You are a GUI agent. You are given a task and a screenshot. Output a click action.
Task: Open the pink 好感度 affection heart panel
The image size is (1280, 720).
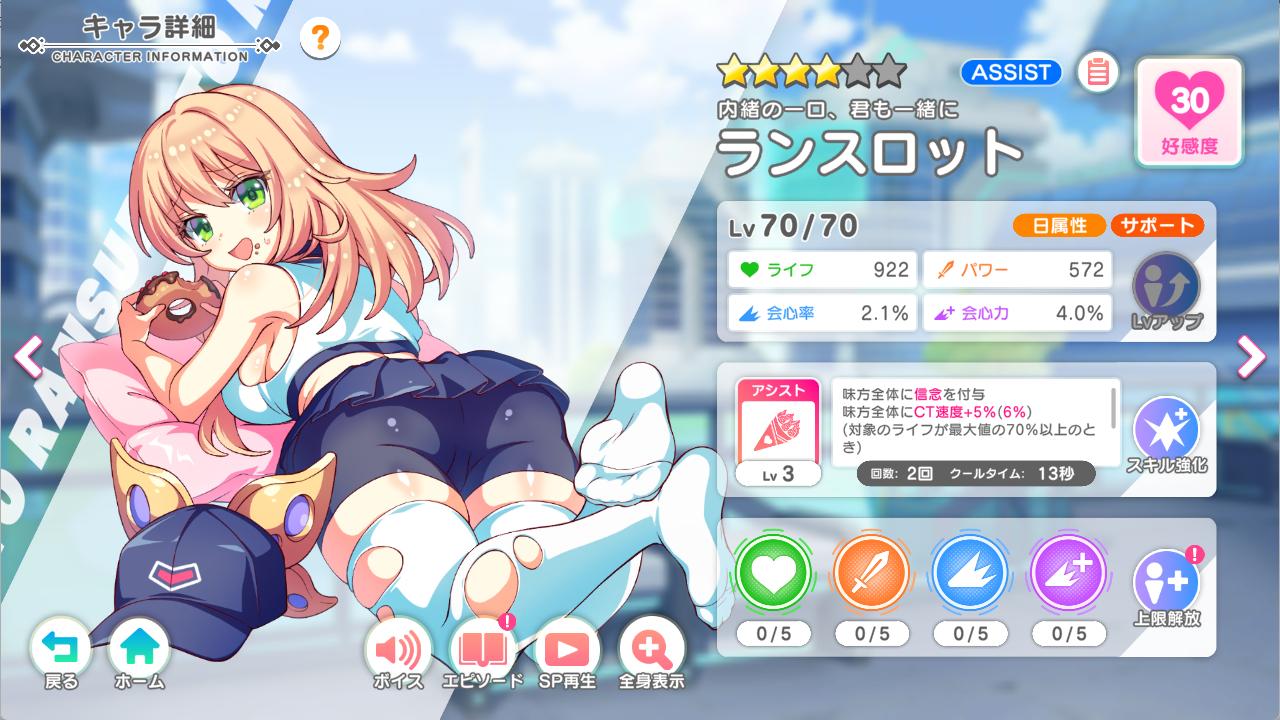1188,110
